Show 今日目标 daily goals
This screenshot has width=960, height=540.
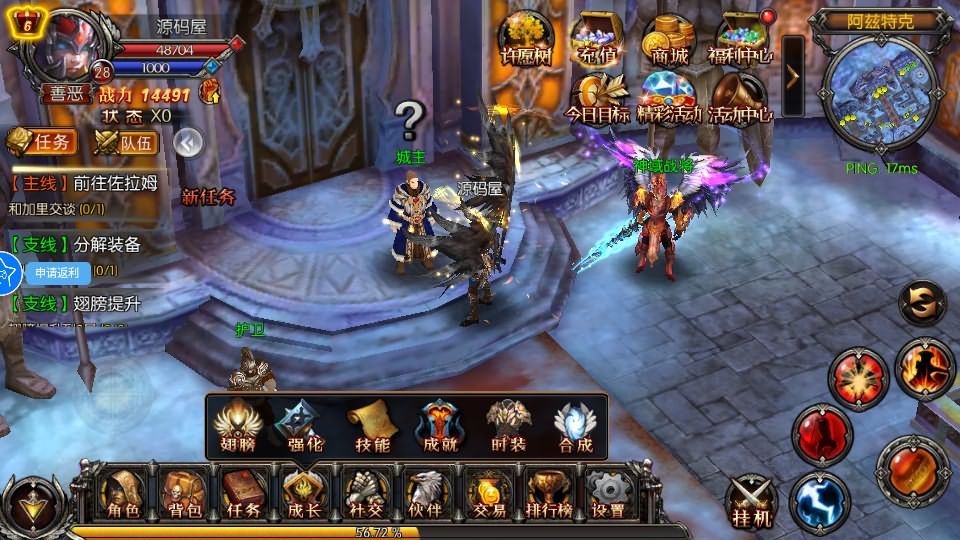click(598, 99)
